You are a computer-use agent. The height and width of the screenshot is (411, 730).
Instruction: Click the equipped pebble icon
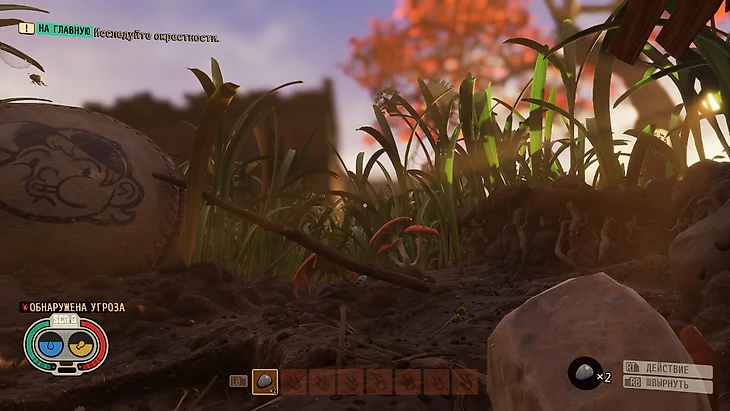585,374
